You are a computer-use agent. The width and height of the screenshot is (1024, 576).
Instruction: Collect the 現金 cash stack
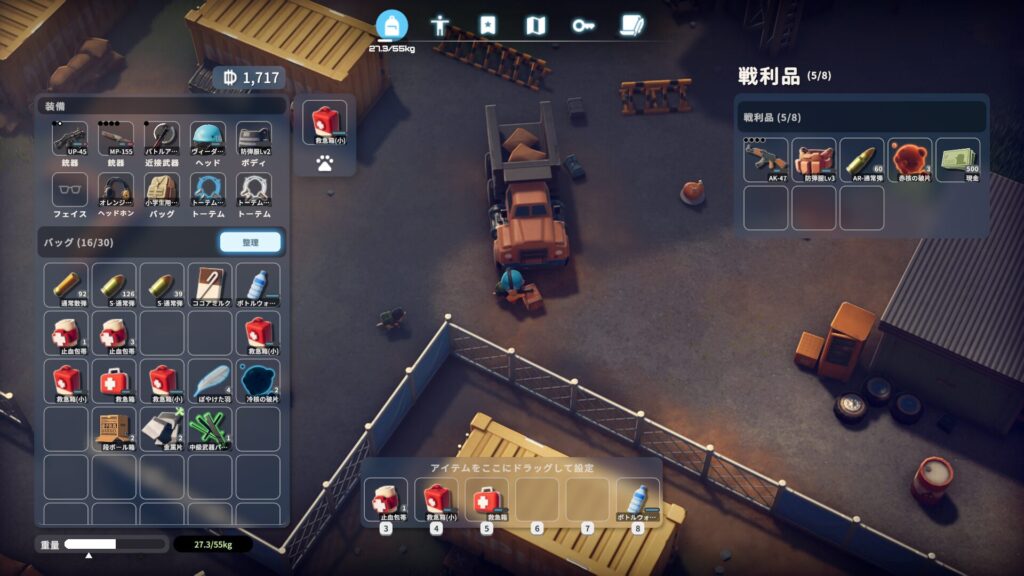click(957, 159)
